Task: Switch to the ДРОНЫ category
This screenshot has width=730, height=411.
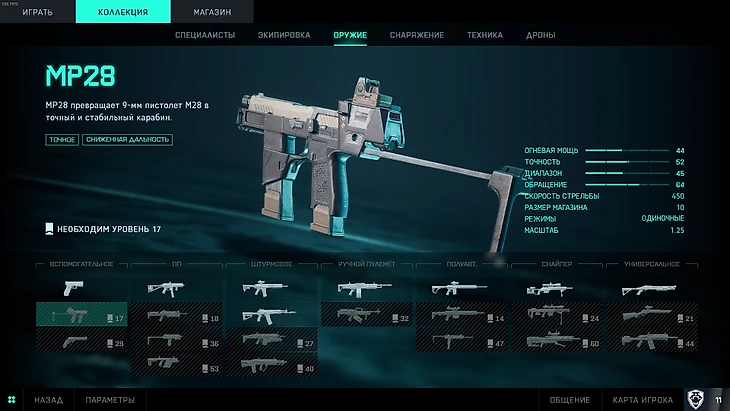Action: pyautogui.click(x=541, y=36)
